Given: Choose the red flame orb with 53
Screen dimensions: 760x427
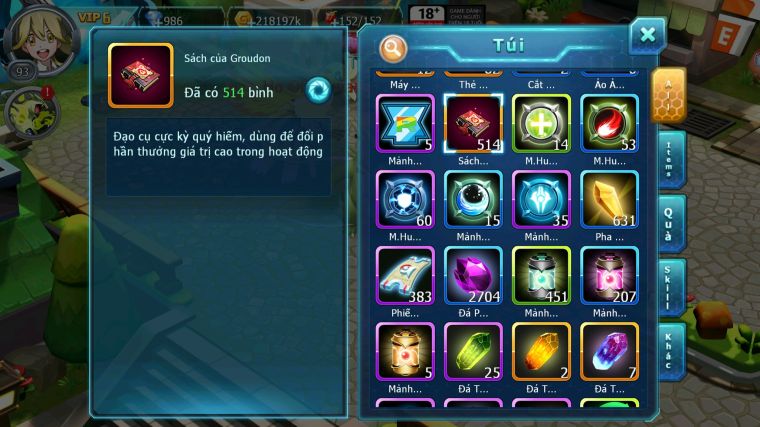Looking at the screenshot, I should [609, 124].
